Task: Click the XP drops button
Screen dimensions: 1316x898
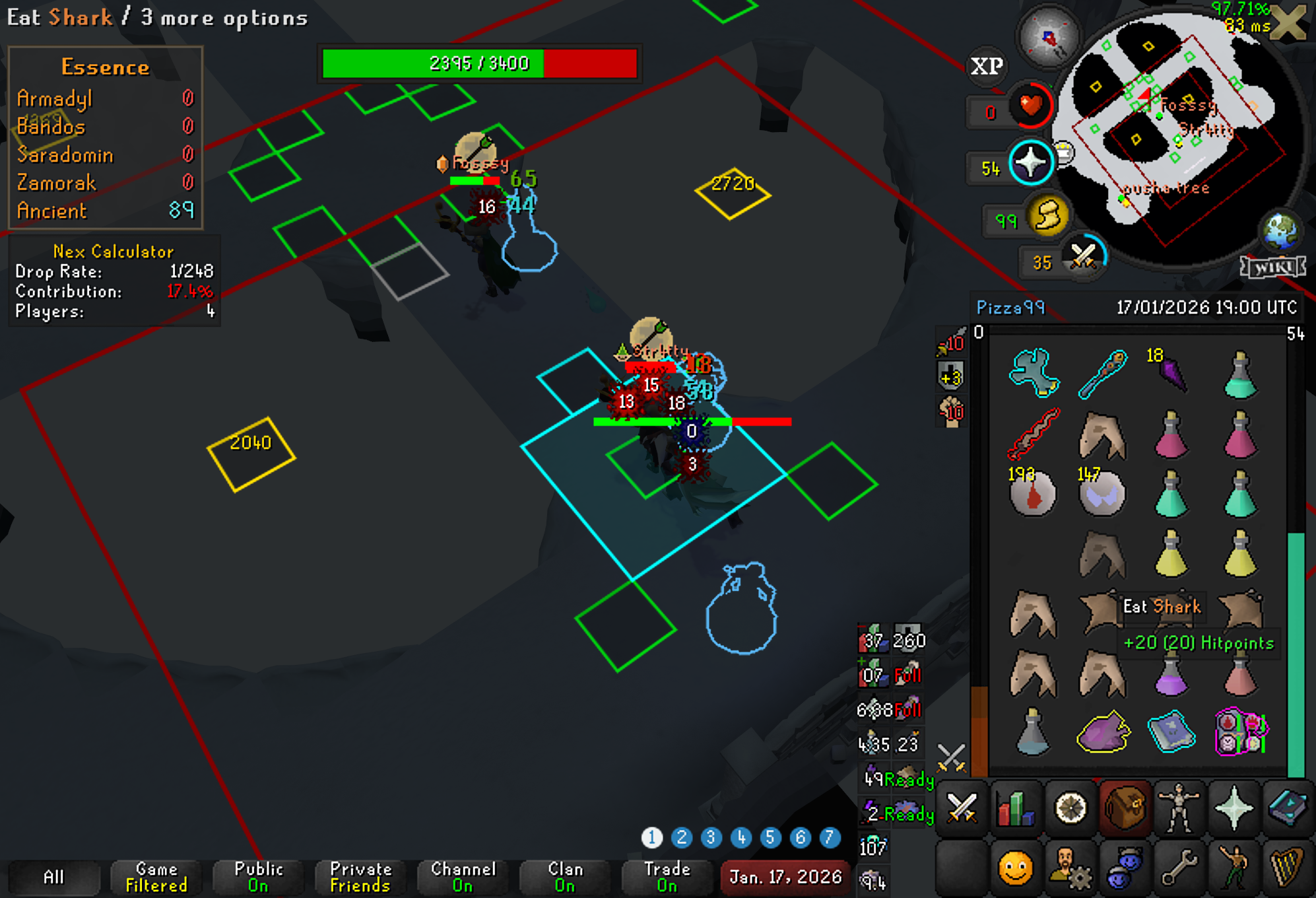Action: click(x=987, y=66)
